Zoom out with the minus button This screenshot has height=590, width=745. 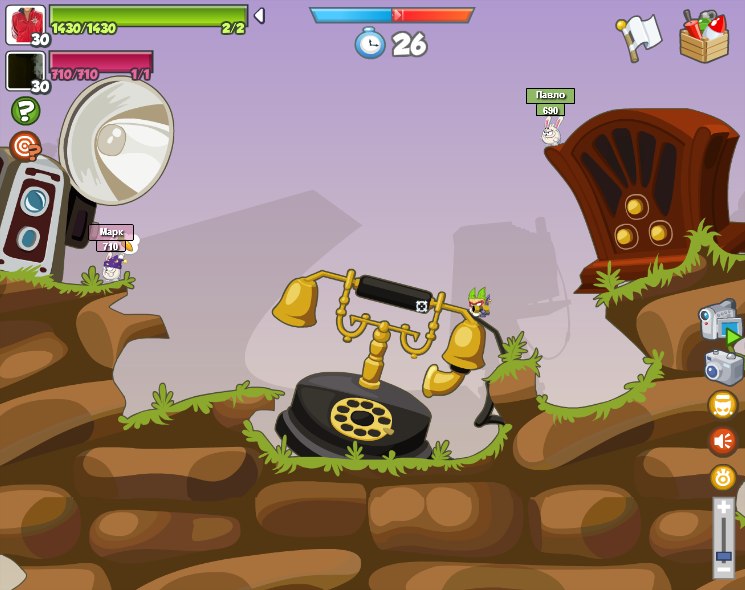point(723,569)
